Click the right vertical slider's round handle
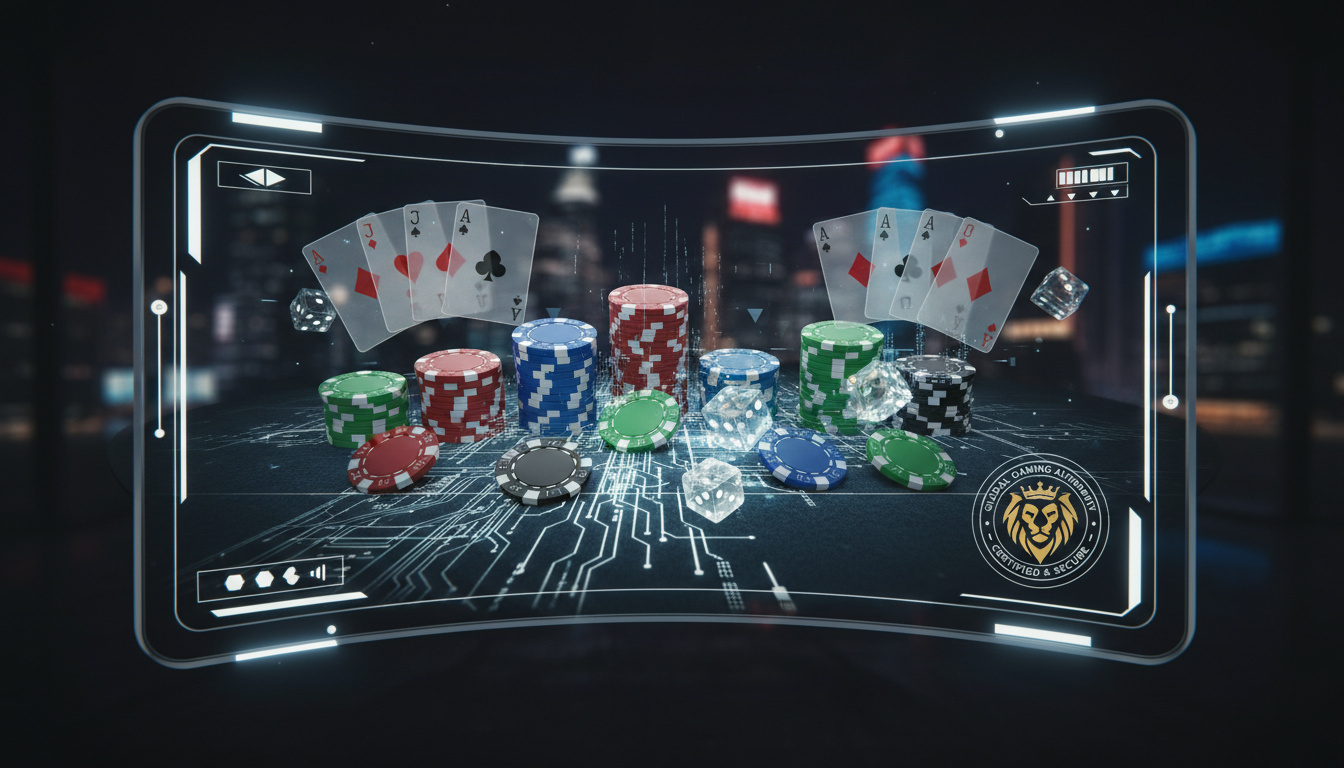The image size is (1344, 768). [x=1170, y=401]
